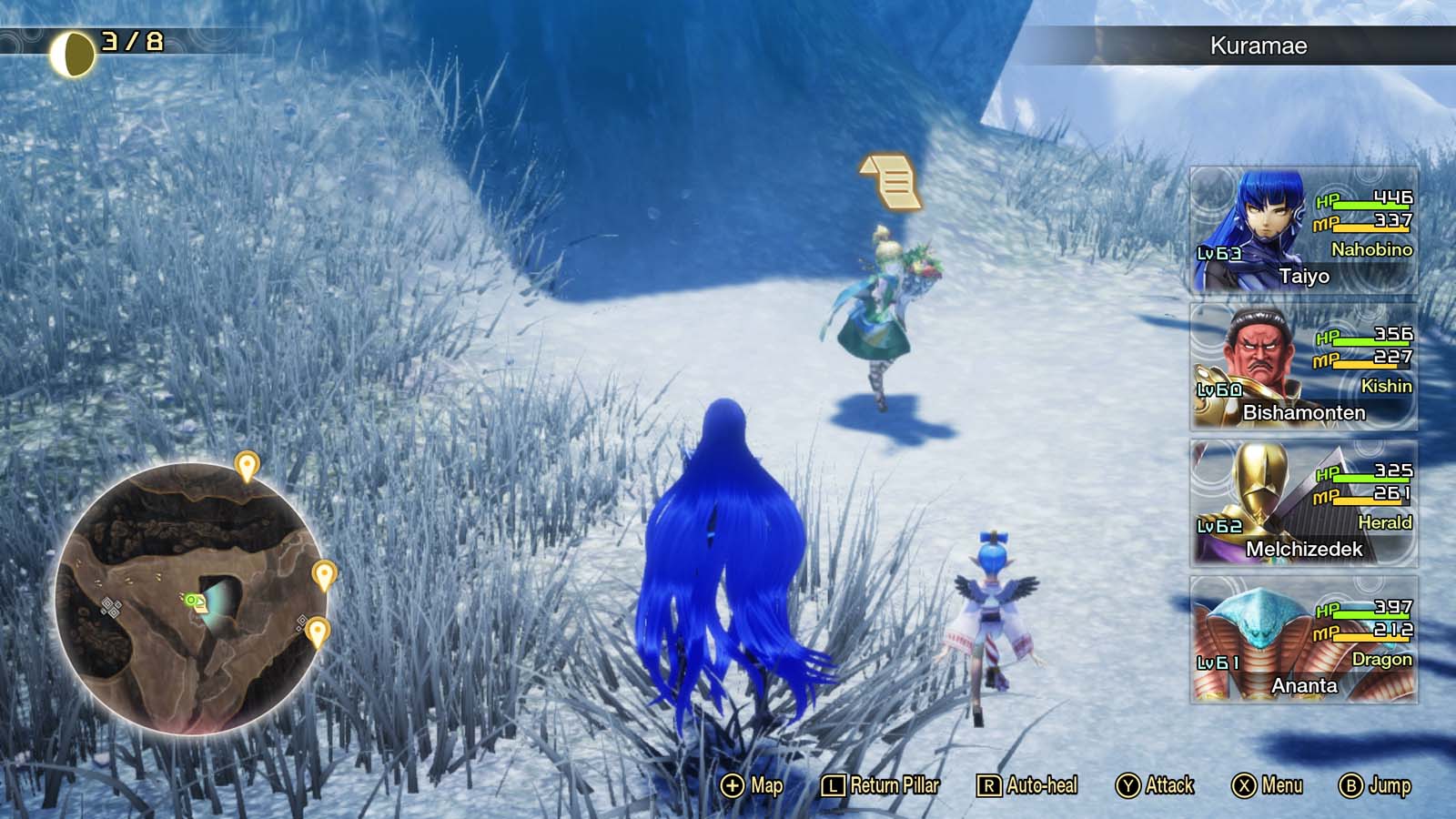Select the quest scroll icon above the NPC
Screen dimensions: 1456x819
(887, 182)
